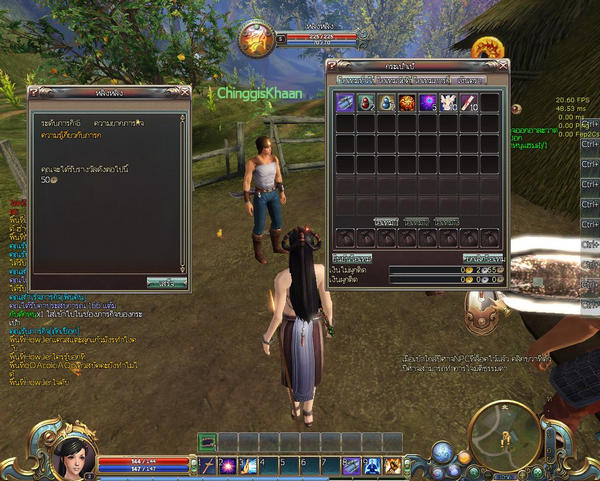The height and width of the screenshot is (481, 600).
Task: Select the purple orb item in inventory
Action: [427, 103]
